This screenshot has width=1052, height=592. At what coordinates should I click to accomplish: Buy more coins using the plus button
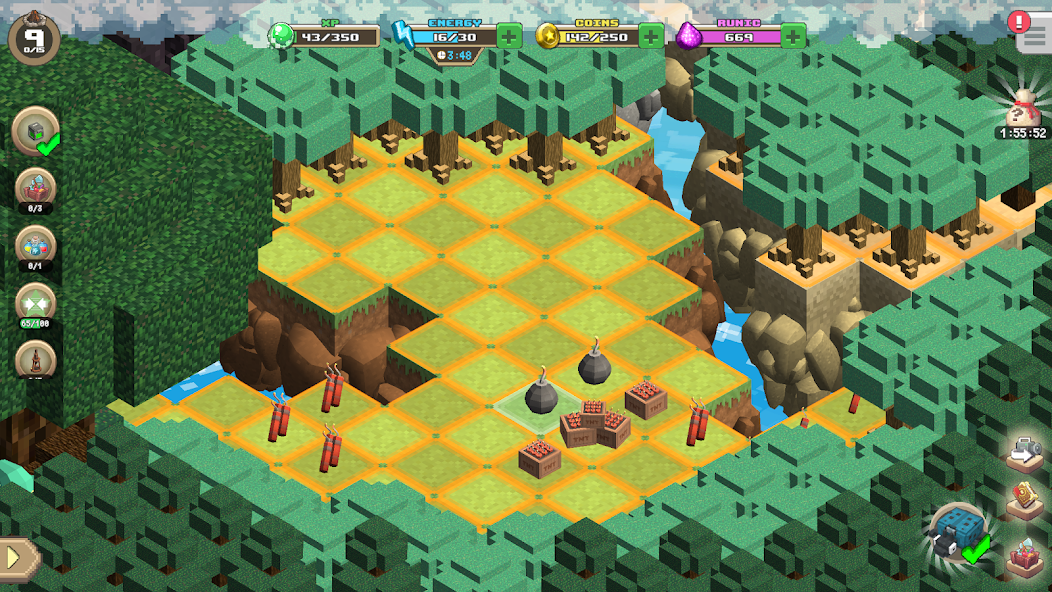(x=651, y=36)
